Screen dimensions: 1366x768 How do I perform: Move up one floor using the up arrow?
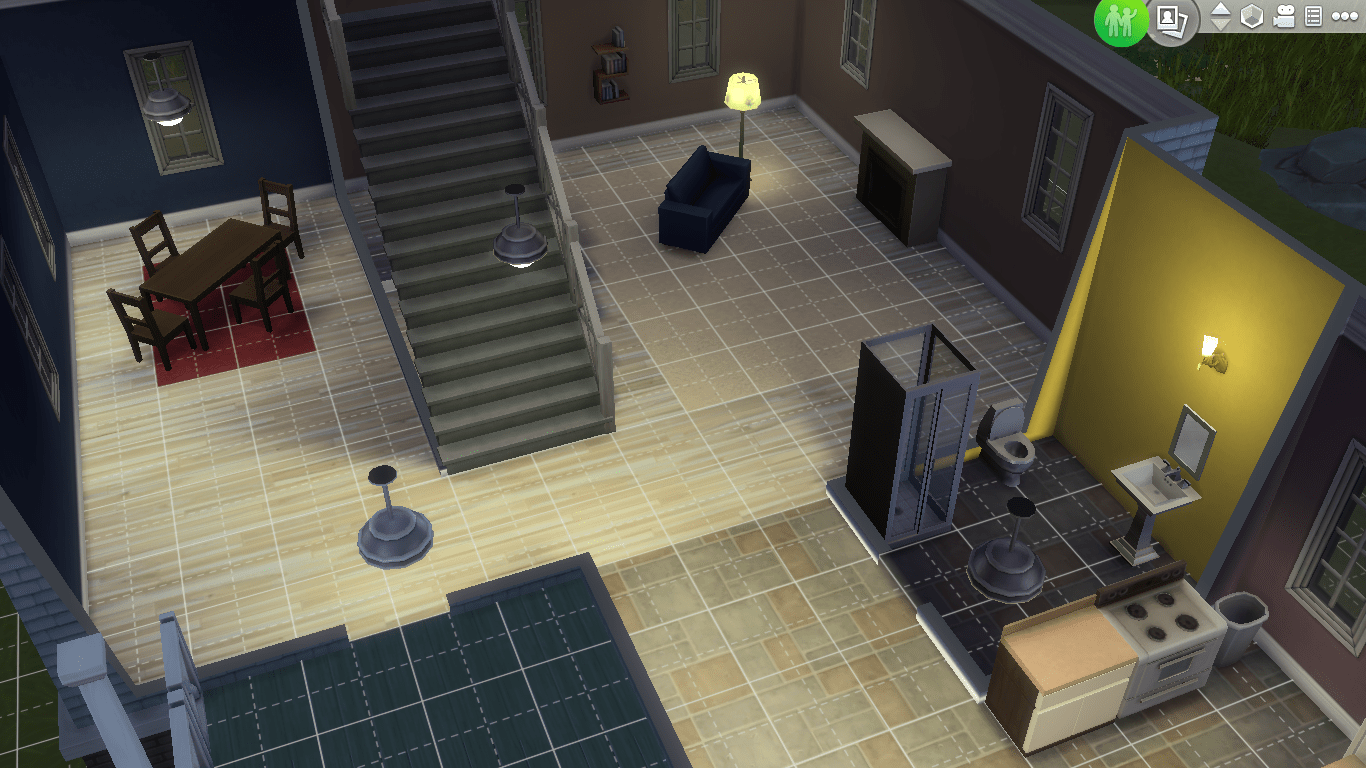[1221, 9]
